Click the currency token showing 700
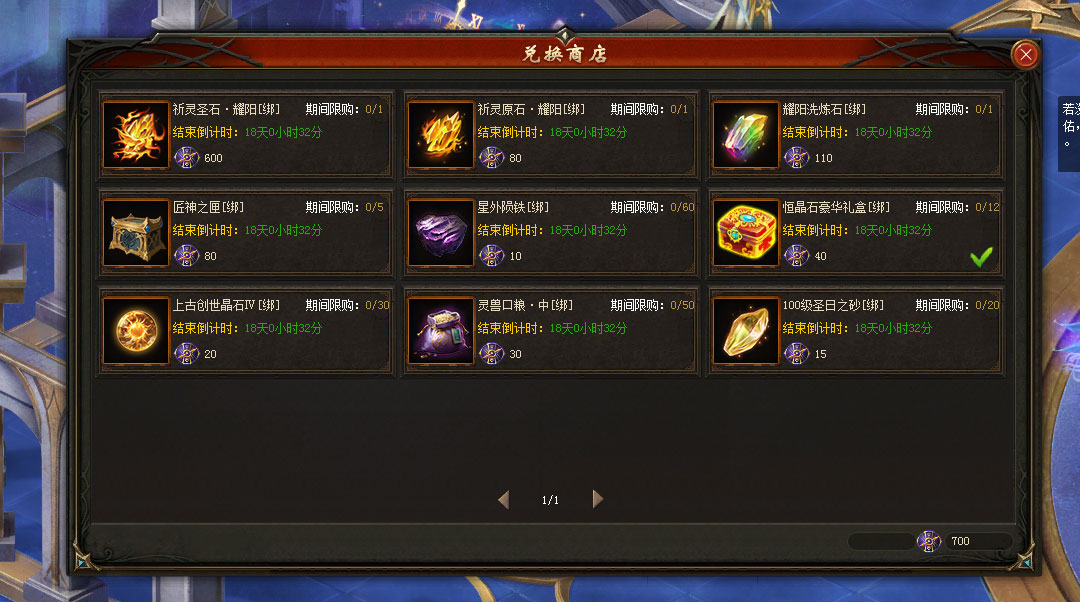The image size is (1080, 602). click(929, 541)
